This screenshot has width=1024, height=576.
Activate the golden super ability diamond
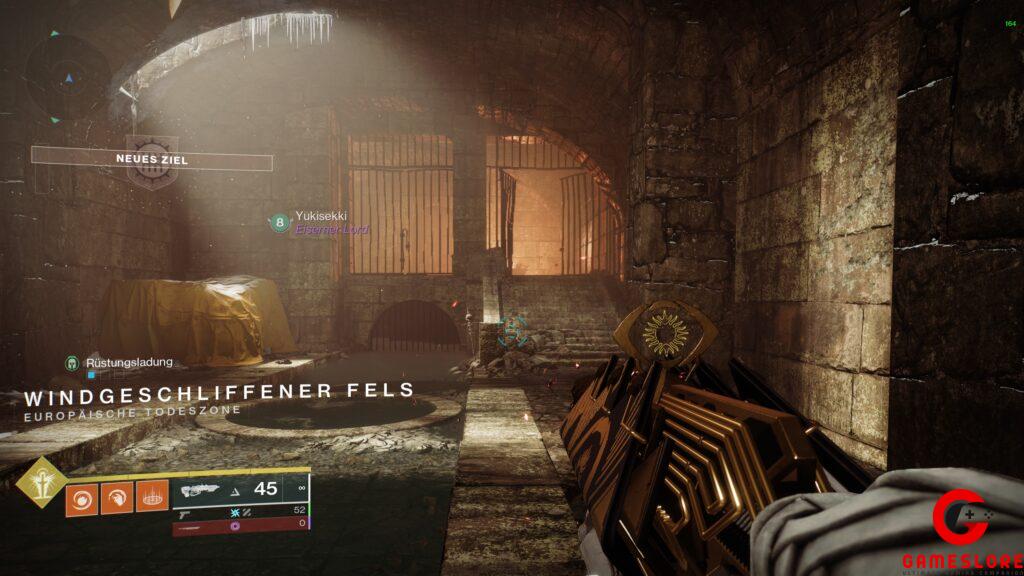pyautogui.click(x=41, y=483)
